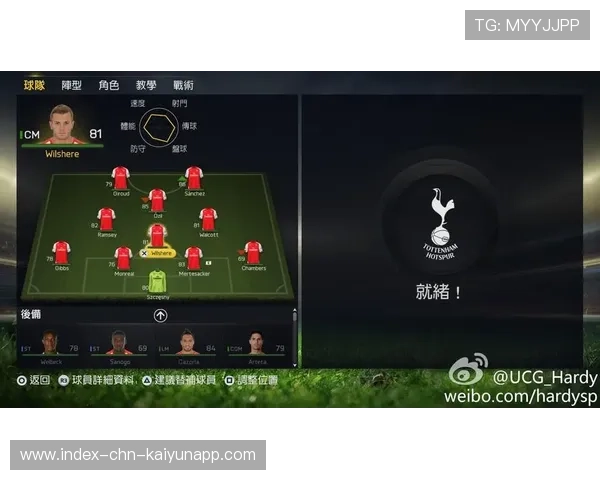Select Chambers at right back
The height and width of the screenshot is (480, 600).
[253, 253]
